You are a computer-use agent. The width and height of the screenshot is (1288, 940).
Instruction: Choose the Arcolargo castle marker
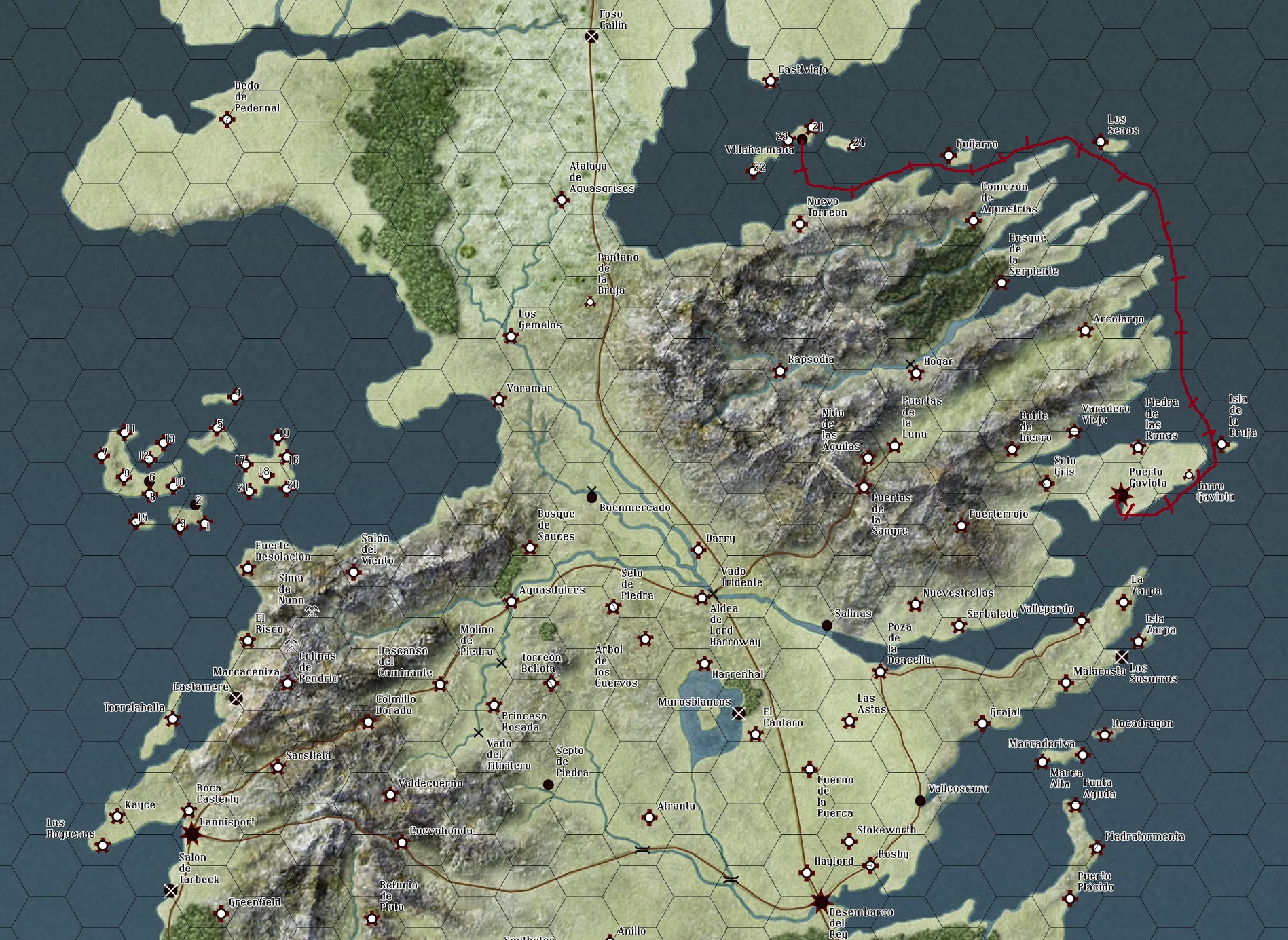click(1085, 331)
